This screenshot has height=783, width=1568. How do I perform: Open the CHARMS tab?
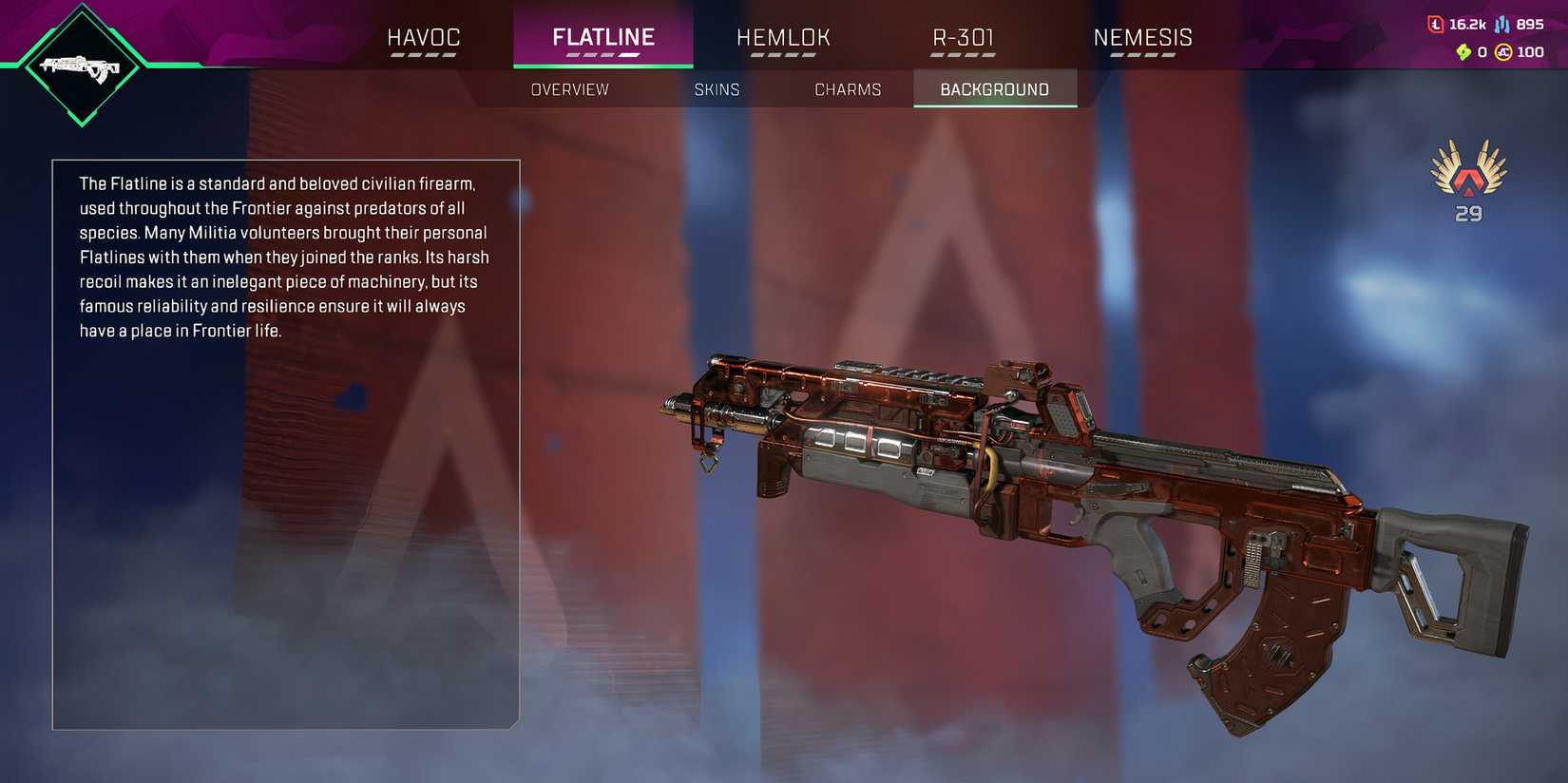click(848, 88)
